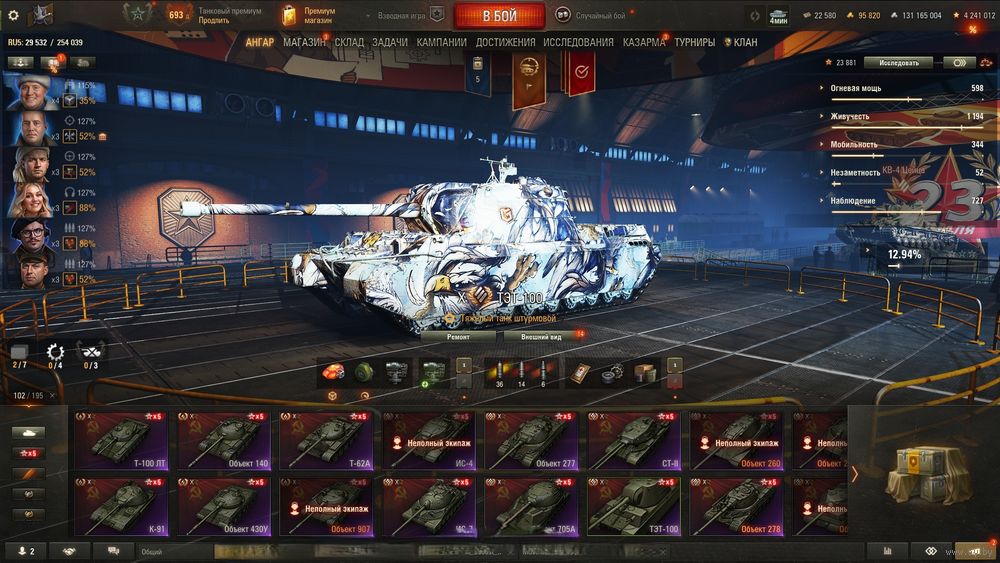This screenshot has height=563, width=1000.
Task: Show the ДОСТИЖЕНИЯ tab
Action: pyautogui.click(x=505, y=43)
